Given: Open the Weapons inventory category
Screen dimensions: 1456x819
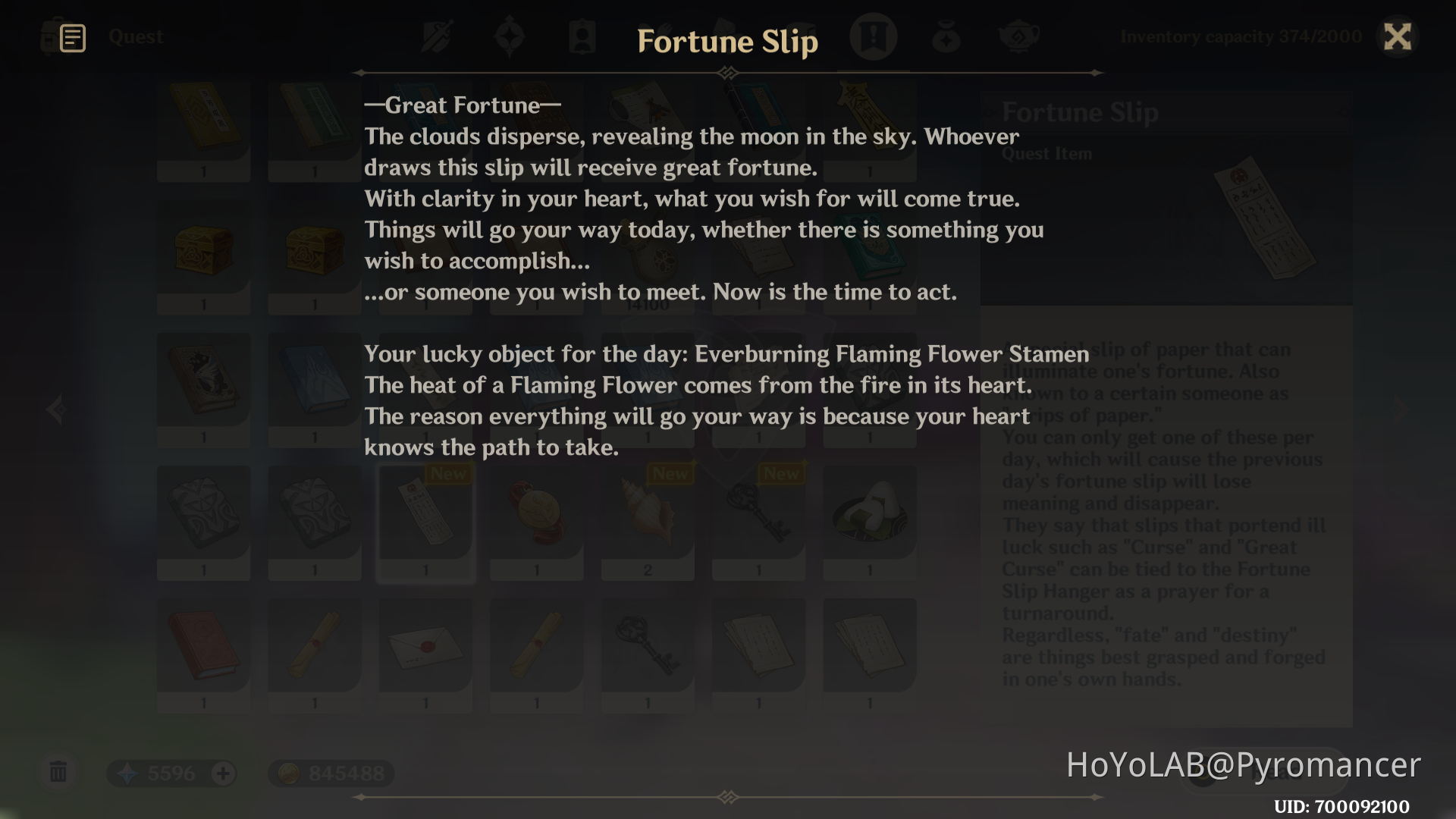Looking at the screenshot, I should click(x=436, y=36).
